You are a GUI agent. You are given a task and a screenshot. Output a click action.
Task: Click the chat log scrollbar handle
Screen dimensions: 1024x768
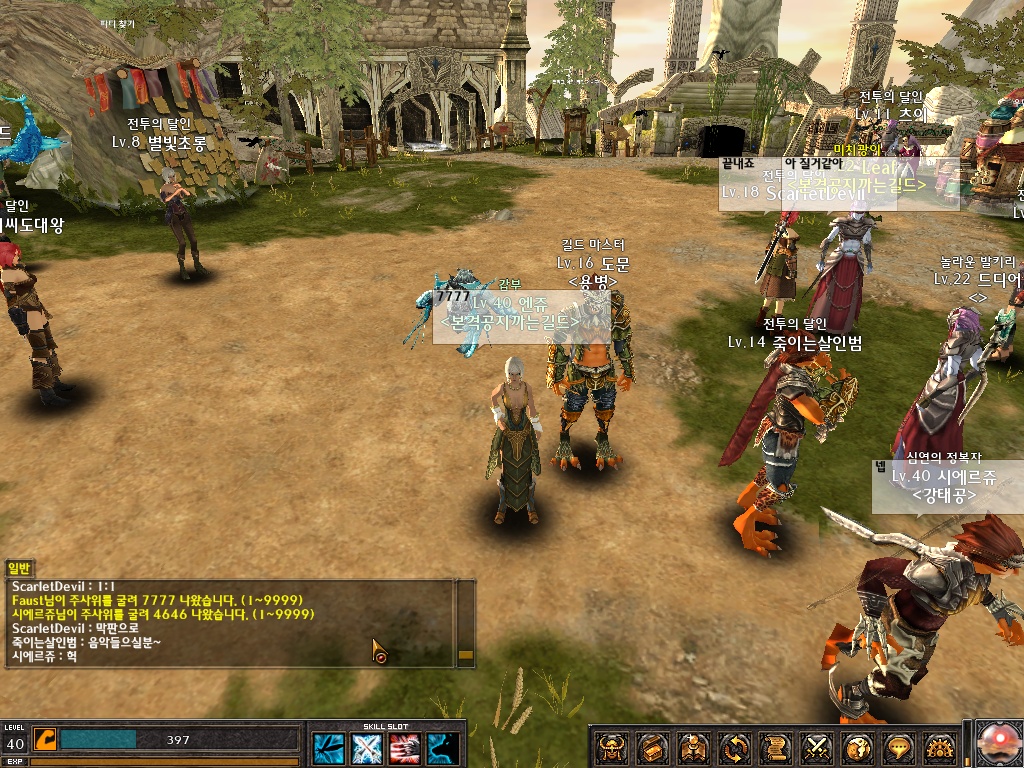(465, 655)
